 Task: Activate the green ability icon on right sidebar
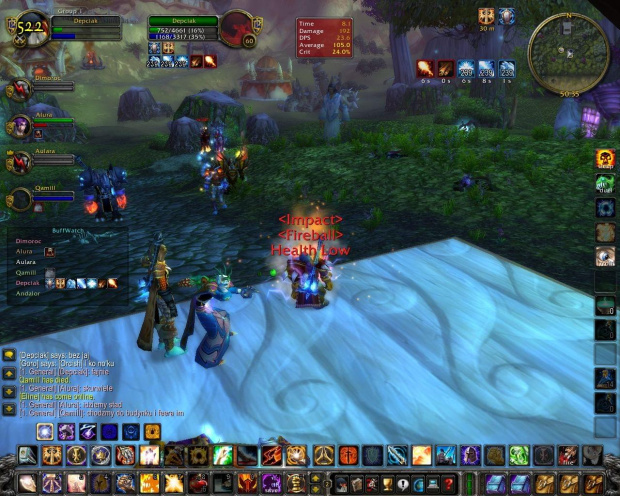tap(605, 183)
